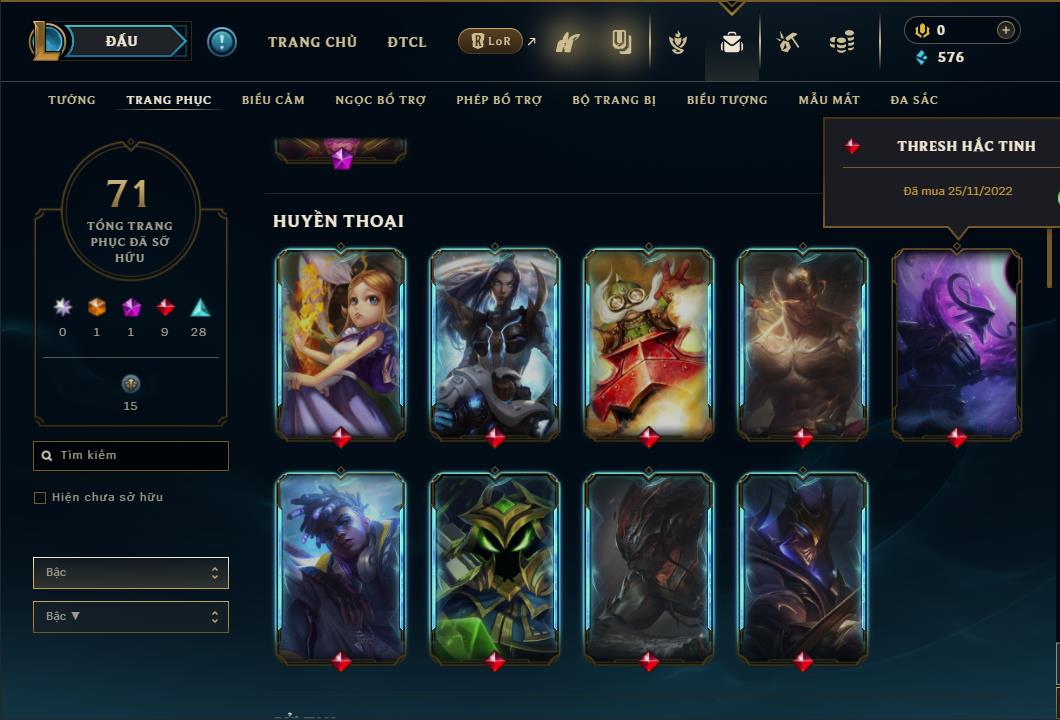Click the ĐẤU play button
This screenshot has height=720, width=1060.
(x=121, y=41)
